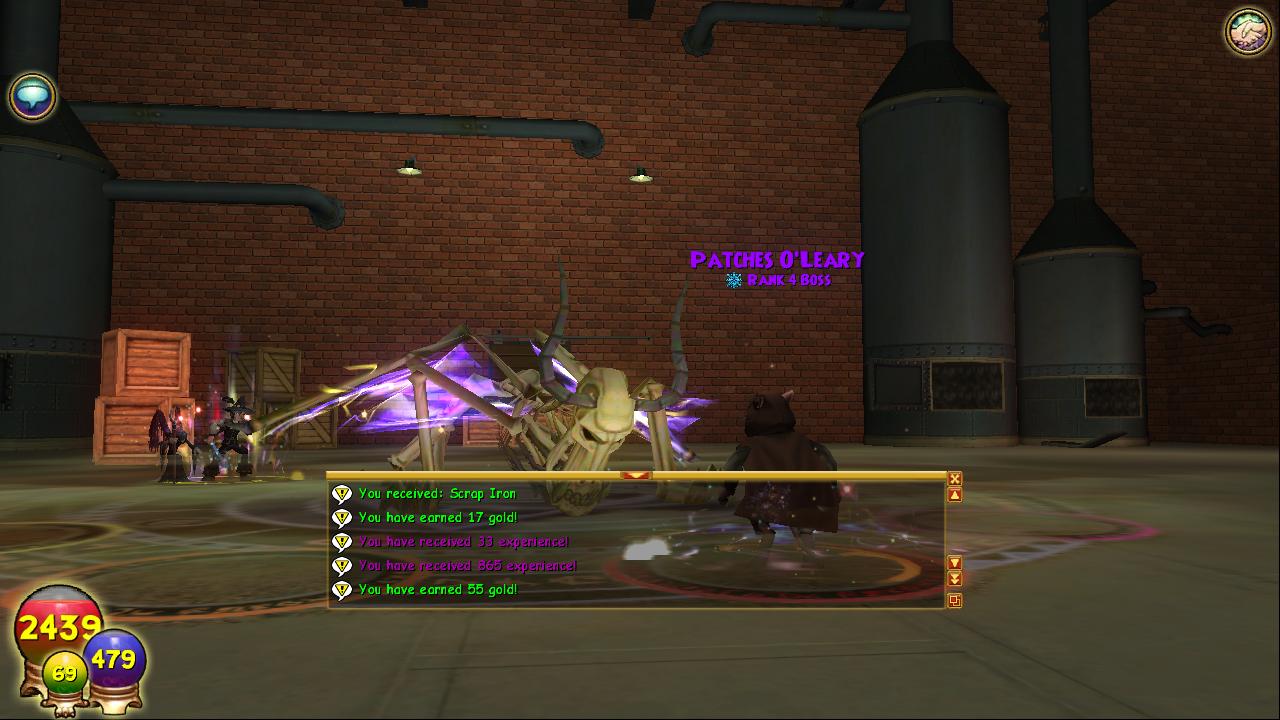
Task: Click the chat window top drag handle
Action: pyautogui.click(x=636, y=476)
